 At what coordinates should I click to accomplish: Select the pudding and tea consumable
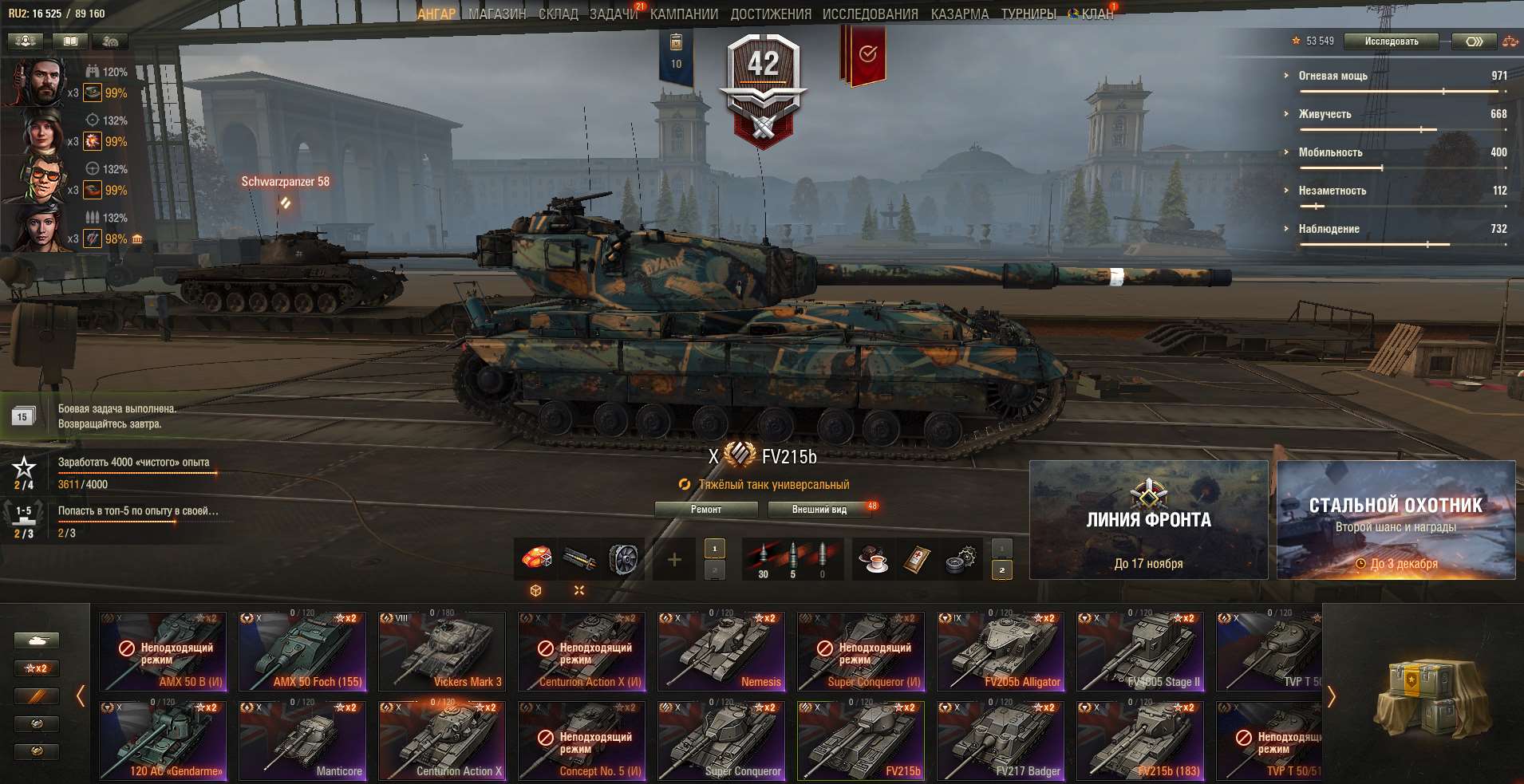pos(872,558)
